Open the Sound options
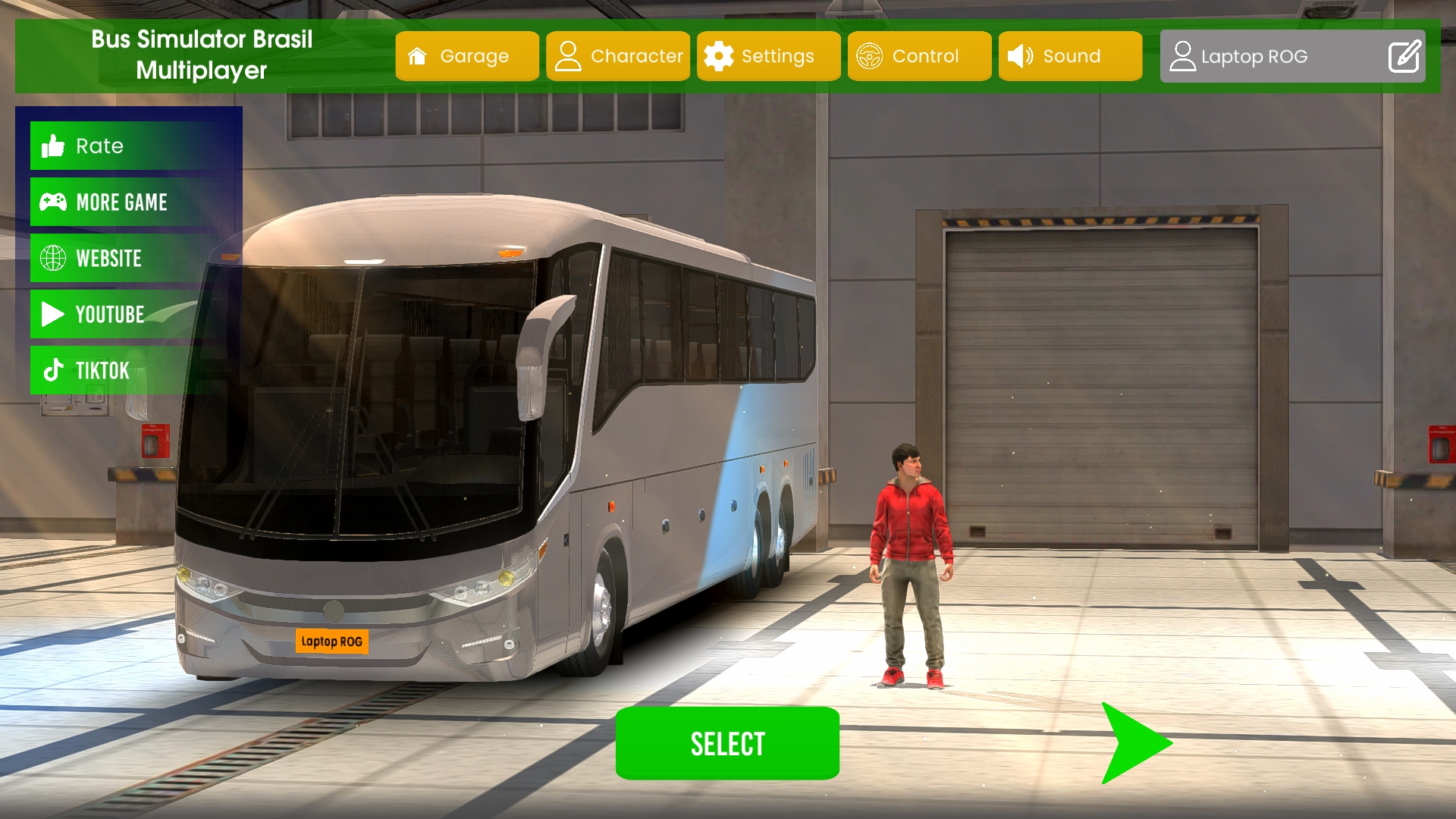1456x819 pixels. (x=1070, y=56)
